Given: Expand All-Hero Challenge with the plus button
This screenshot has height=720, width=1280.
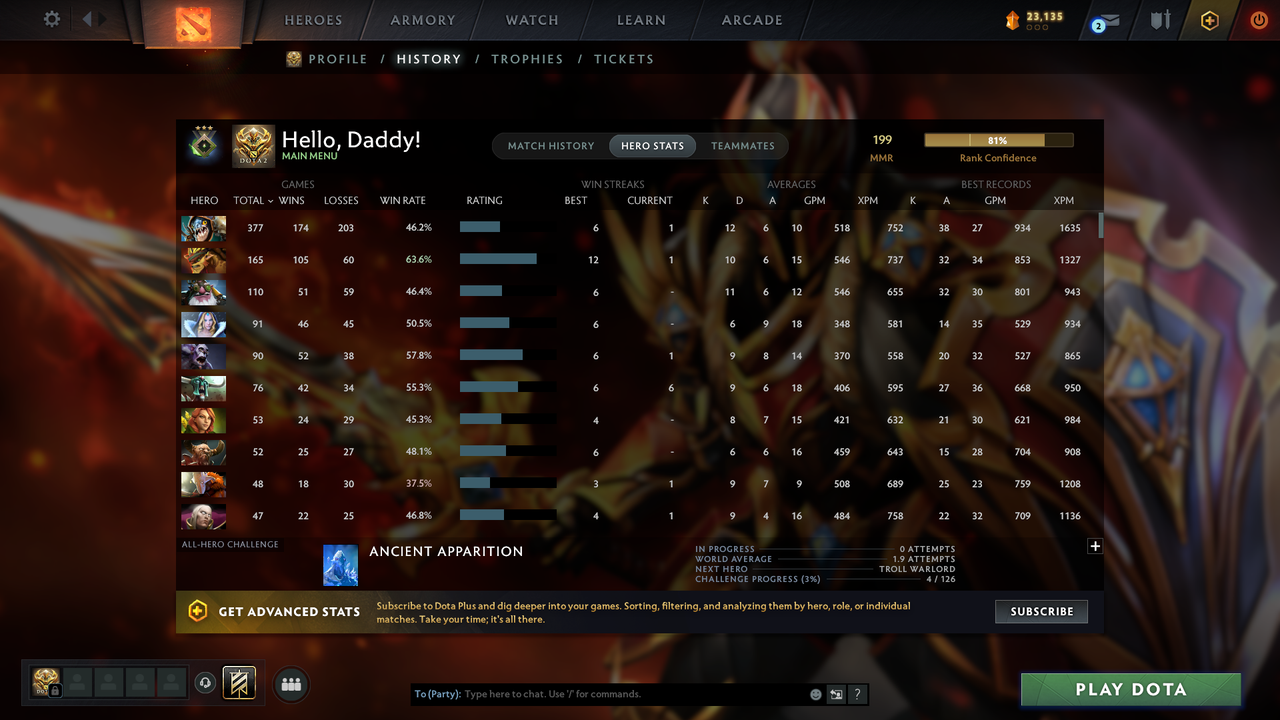Looking at the screenshot, I should (x=1095, y=546).
